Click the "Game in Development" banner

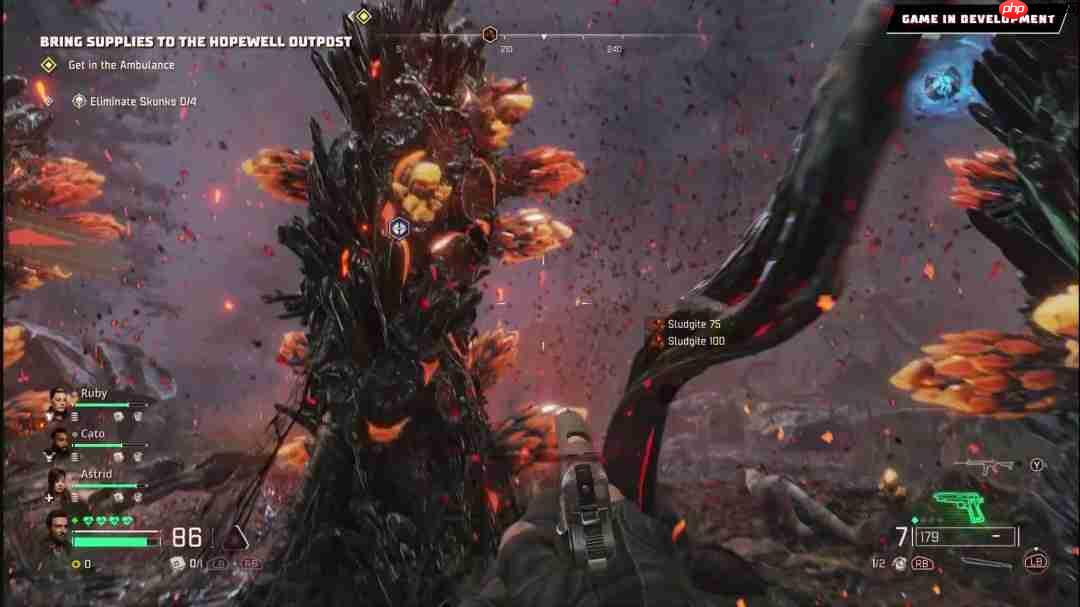coord(977,18)
